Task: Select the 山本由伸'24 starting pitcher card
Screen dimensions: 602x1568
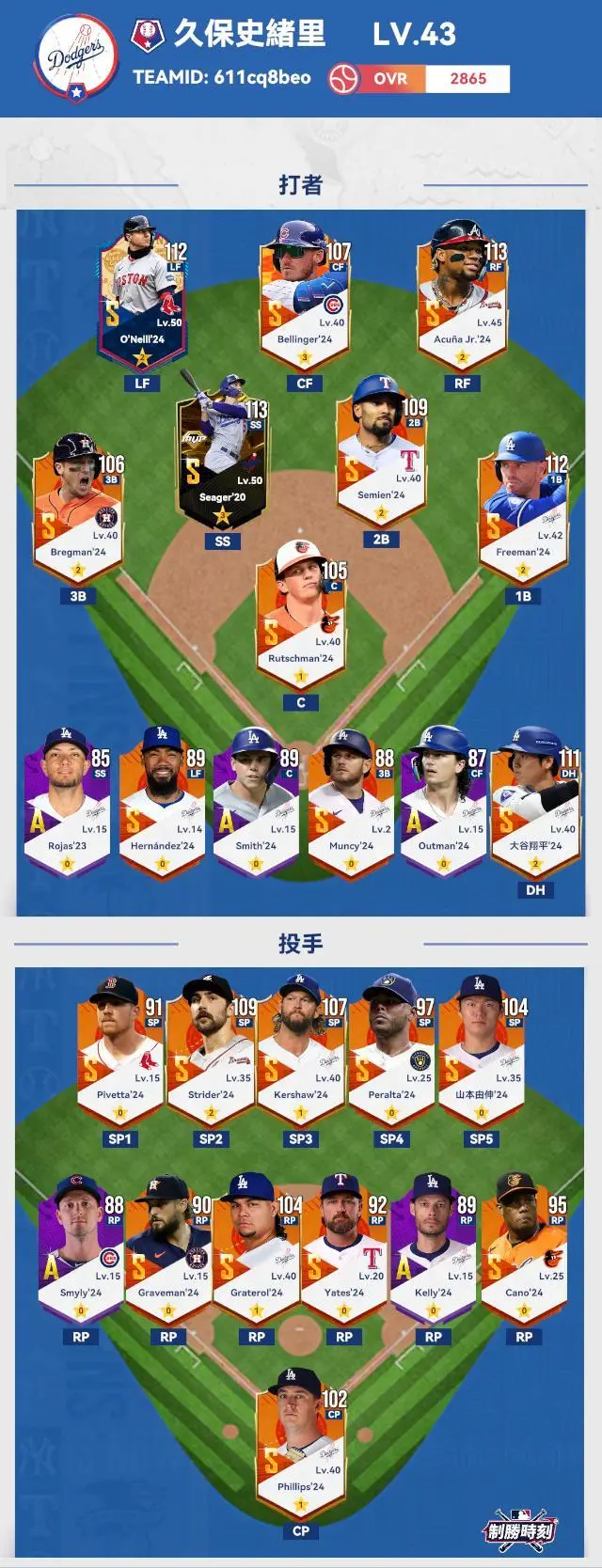Action: point(482,1051)
